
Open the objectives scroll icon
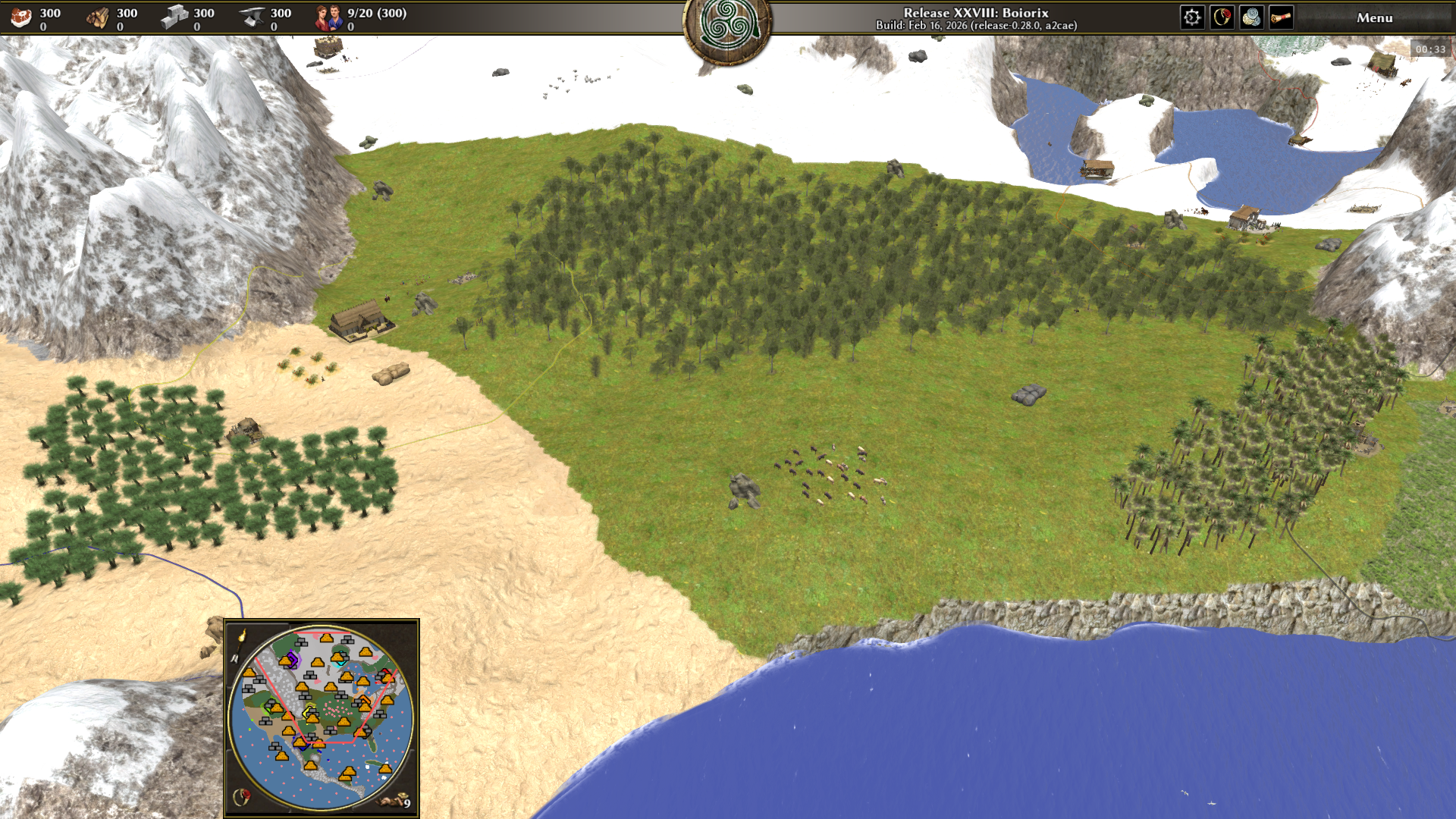[1281, 17]
